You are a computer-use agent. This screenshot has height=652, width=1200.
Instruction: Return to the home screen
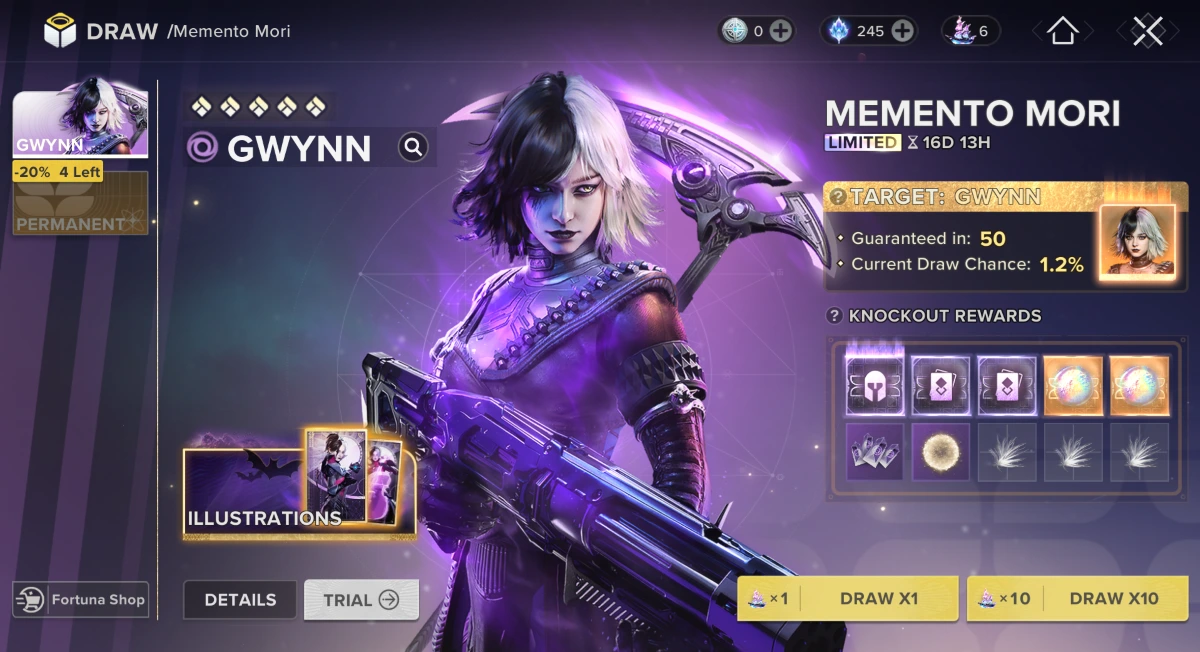1061,31
